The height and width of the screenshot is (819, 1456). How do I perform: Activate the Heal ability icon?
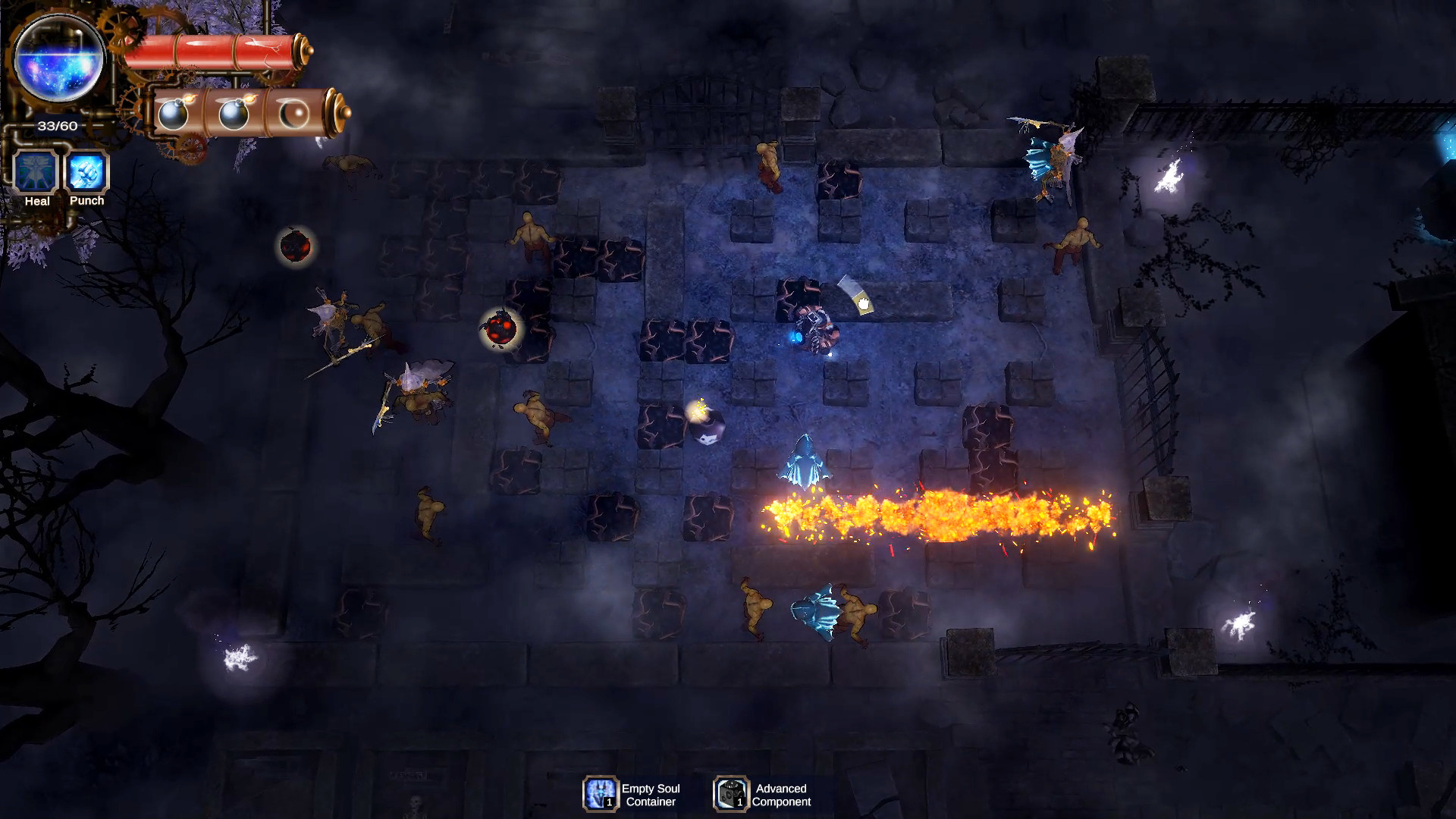coord(36,171)
